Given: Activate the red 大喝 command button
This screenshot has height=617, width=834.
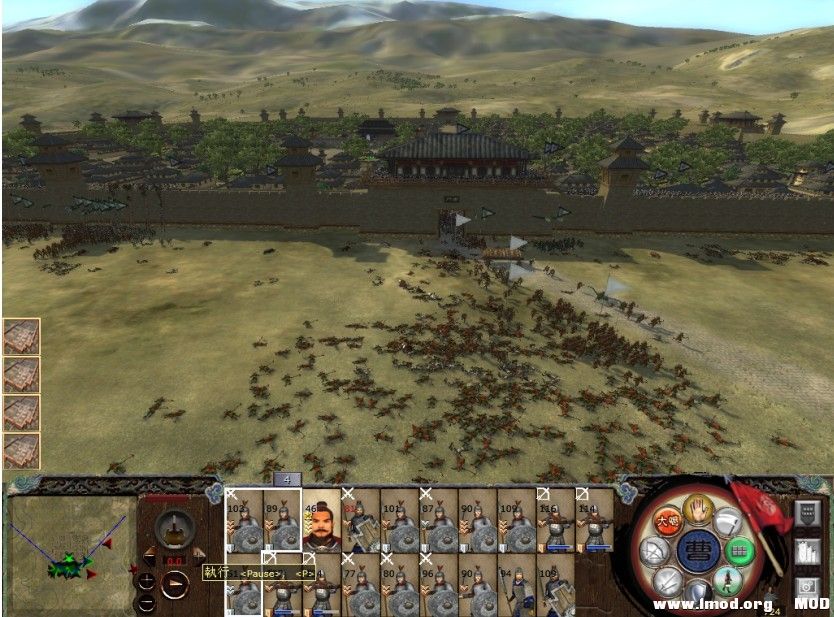Looking at the screenshot, I should coord(668,522).
